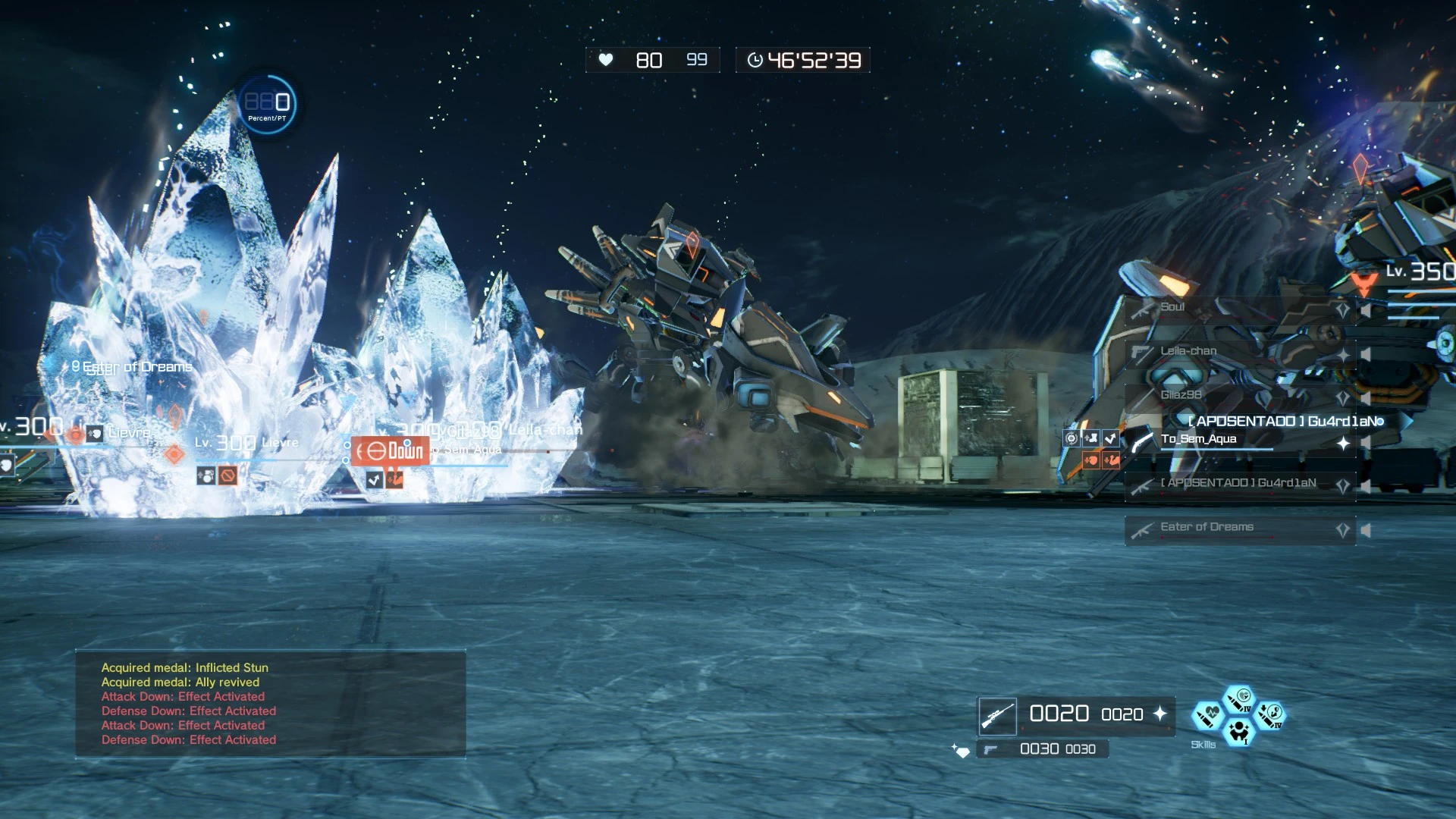The width and height of the screenshot is (1456, 819).
Task: Click the gem icon beside the pistol slot
Action: (x=962, y=751)
